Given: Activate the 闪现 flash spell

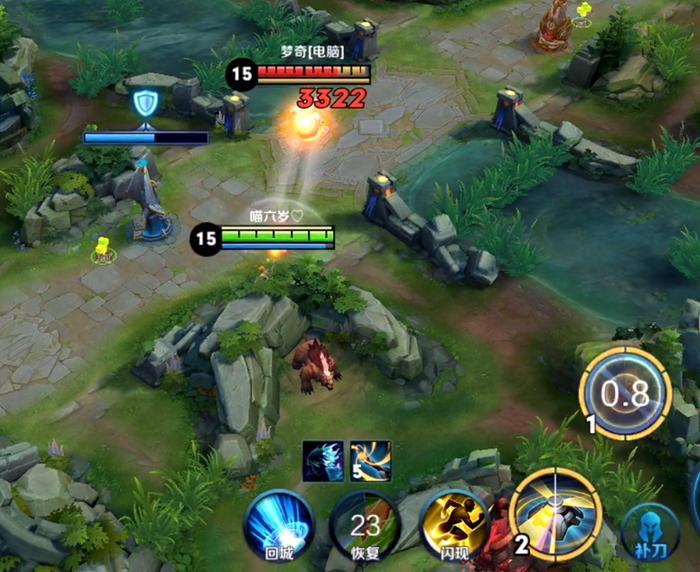Looking at the screenshot, I should point(454,523).
